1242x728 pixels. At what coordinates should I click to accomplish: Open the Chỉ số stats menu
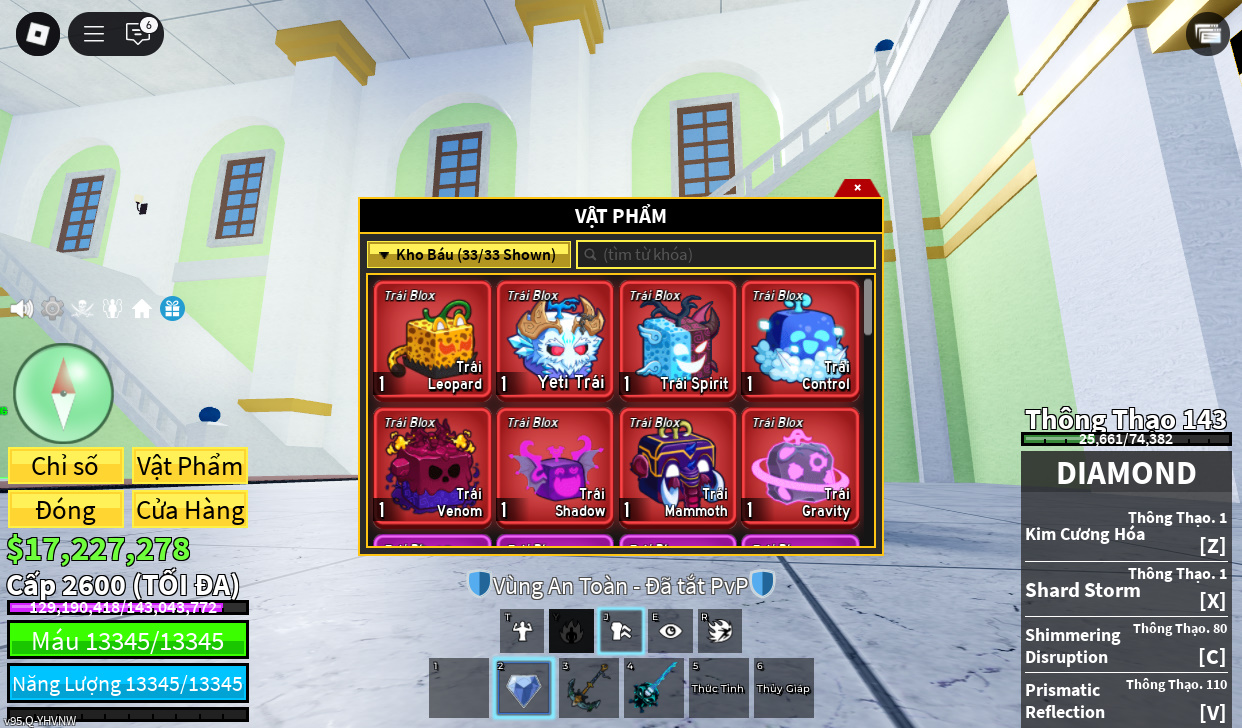click(65, 466)
